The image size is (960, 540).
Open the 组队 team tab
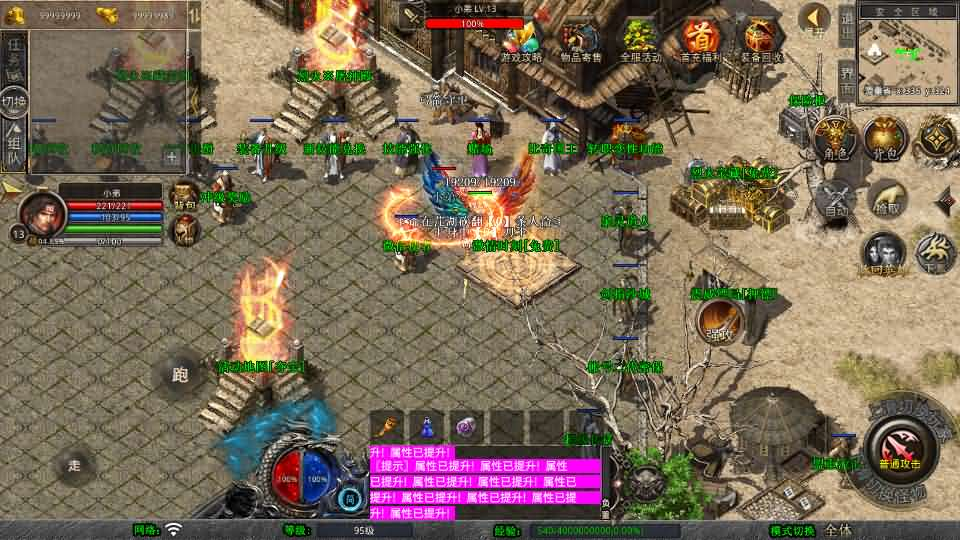[14, 146]
